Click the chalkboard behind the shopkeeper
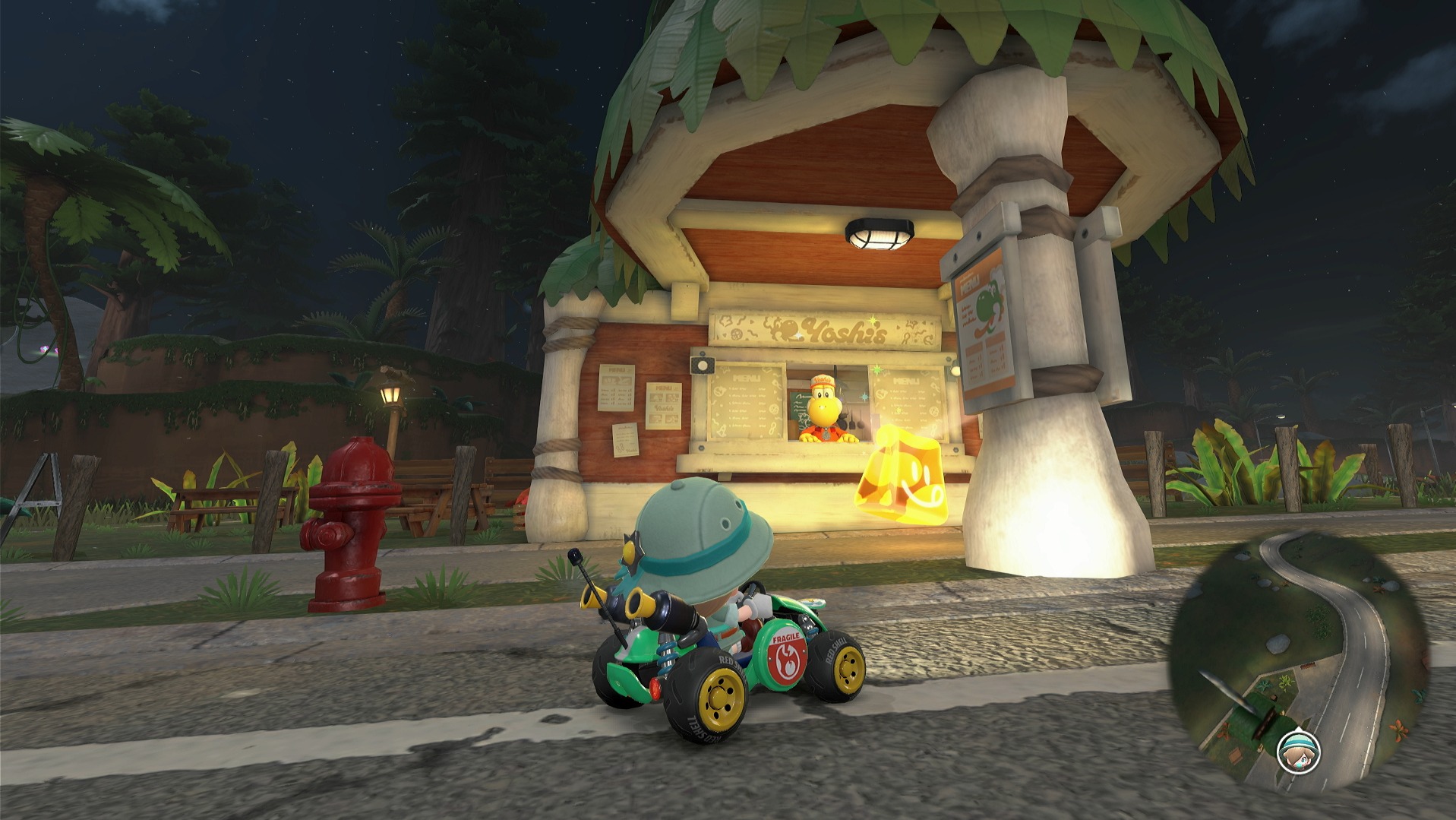Viewport: 1456px width, 820px height. tap(800, 405)
